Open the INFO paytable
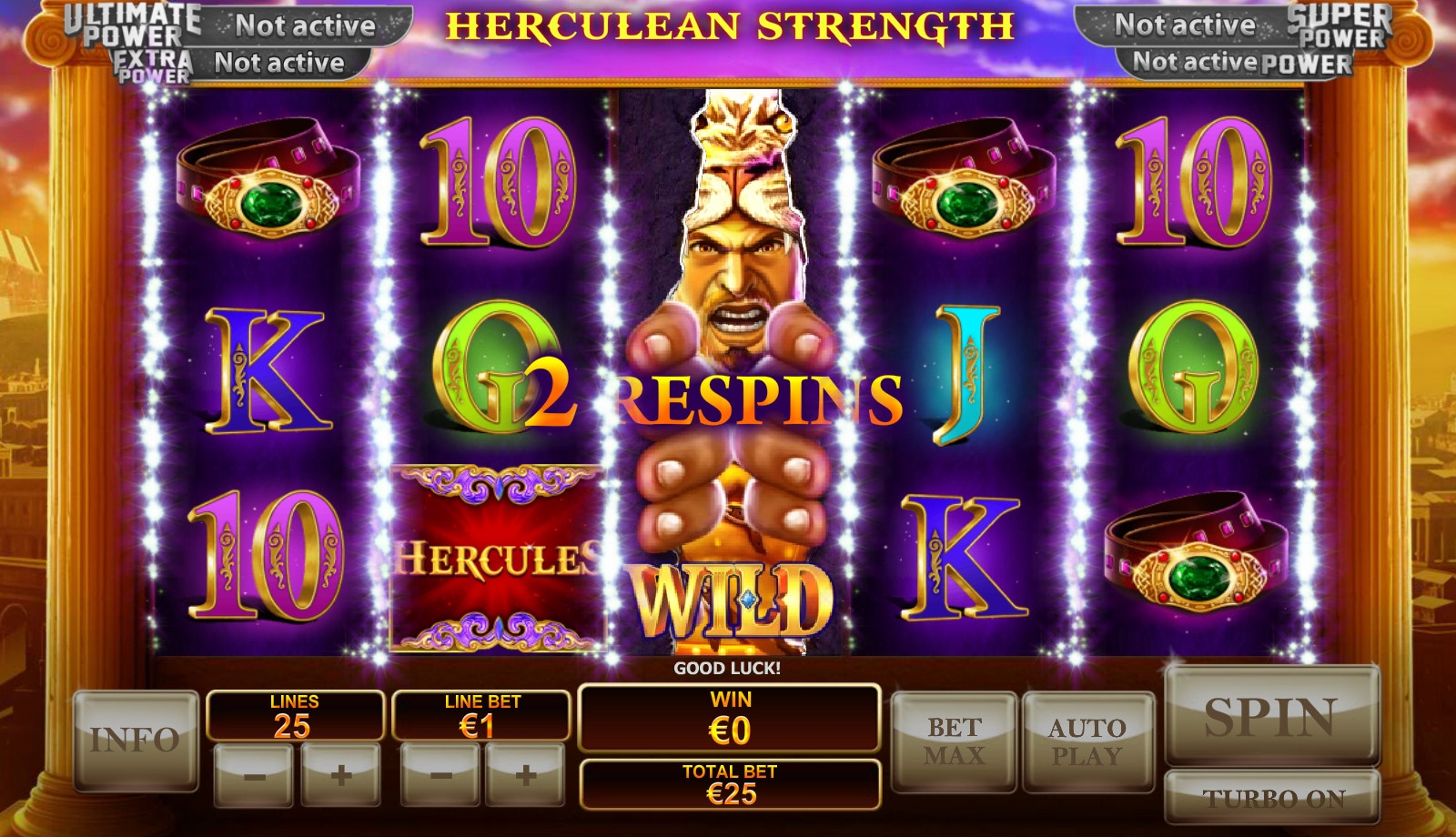The height and width of the screenshot is (837, 1456). [136, 740]
